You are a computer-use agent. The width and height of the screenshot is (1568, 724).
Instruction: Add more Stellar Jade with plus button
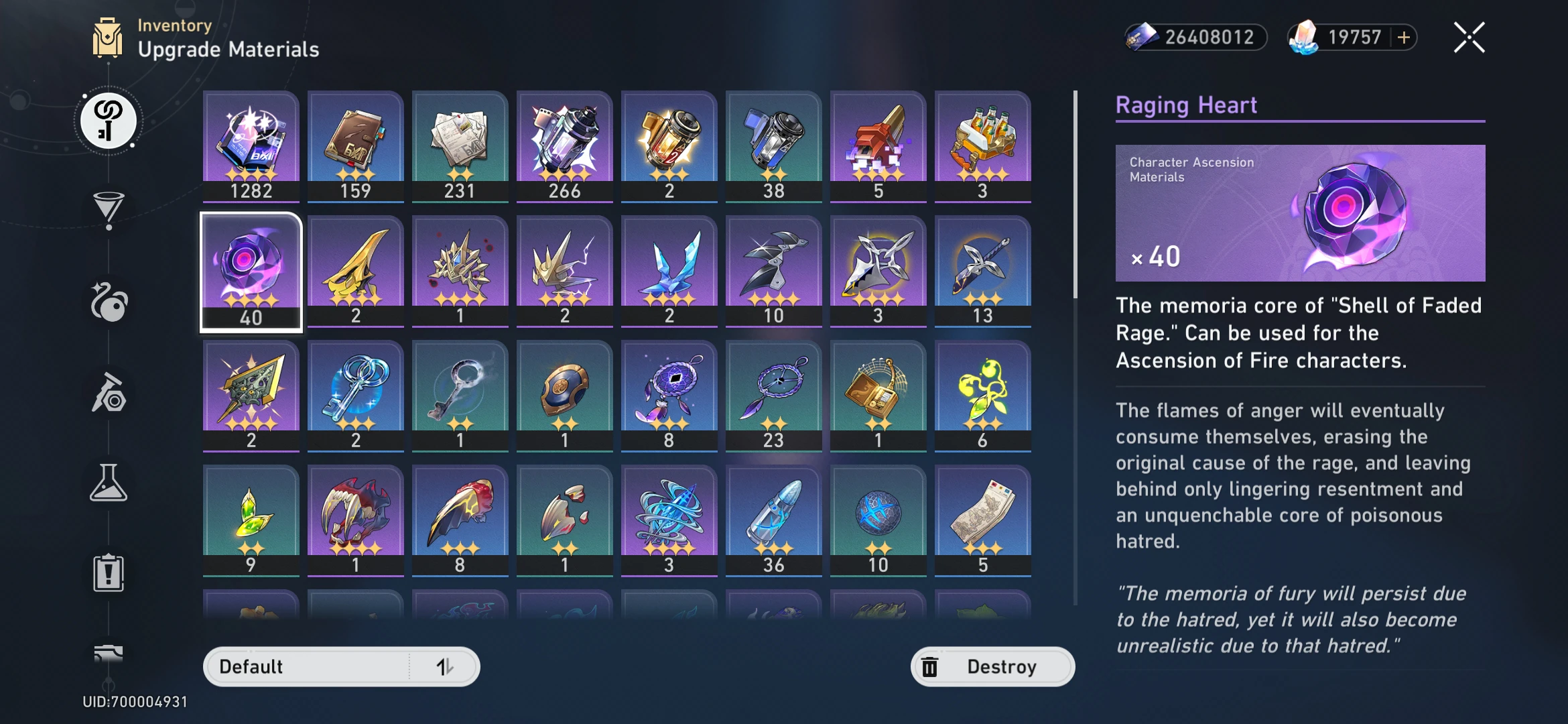coord(1404,38)
